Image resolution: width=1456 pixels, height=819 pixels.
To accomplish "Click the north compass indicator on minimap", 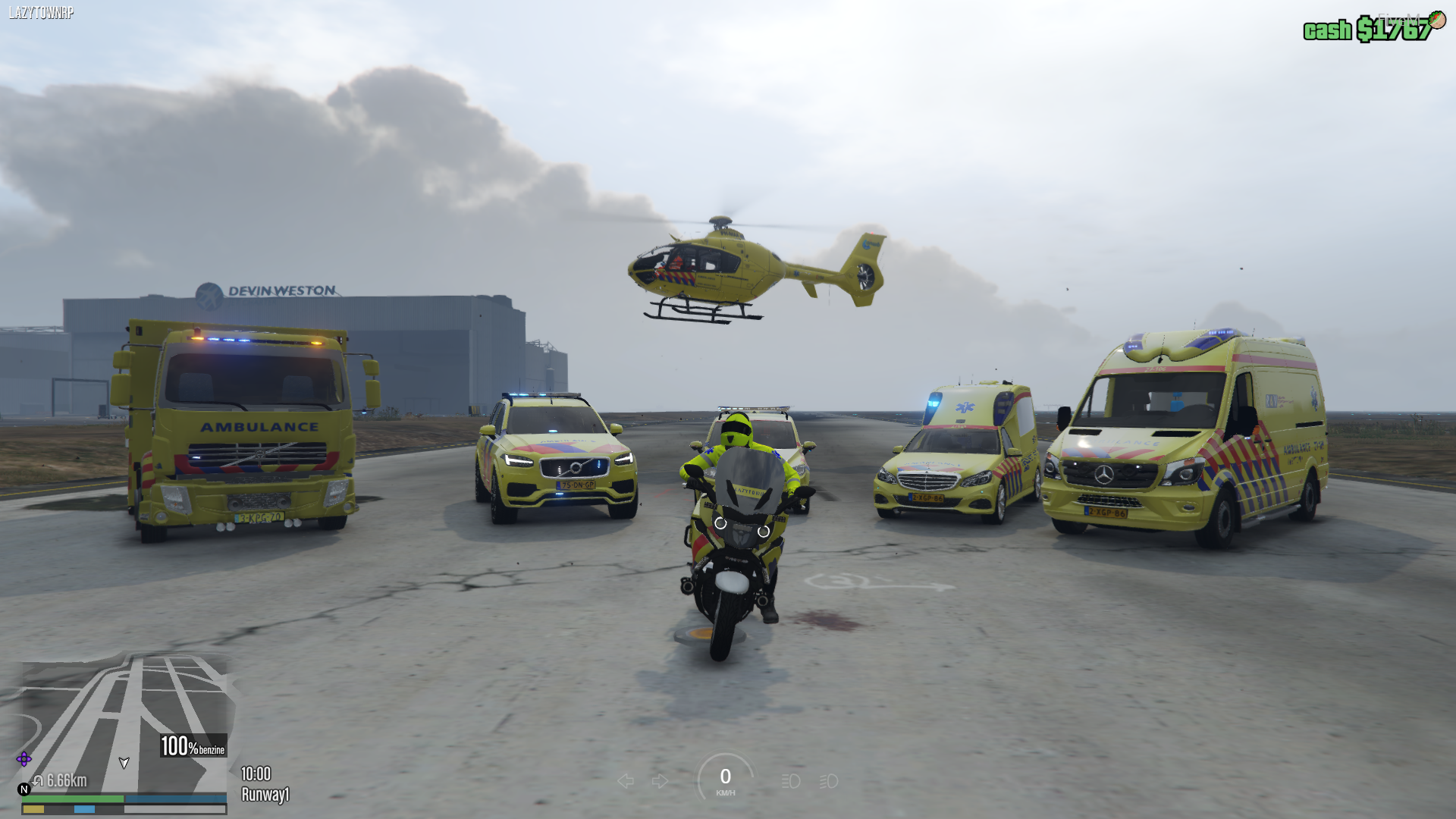I will 24,789.
